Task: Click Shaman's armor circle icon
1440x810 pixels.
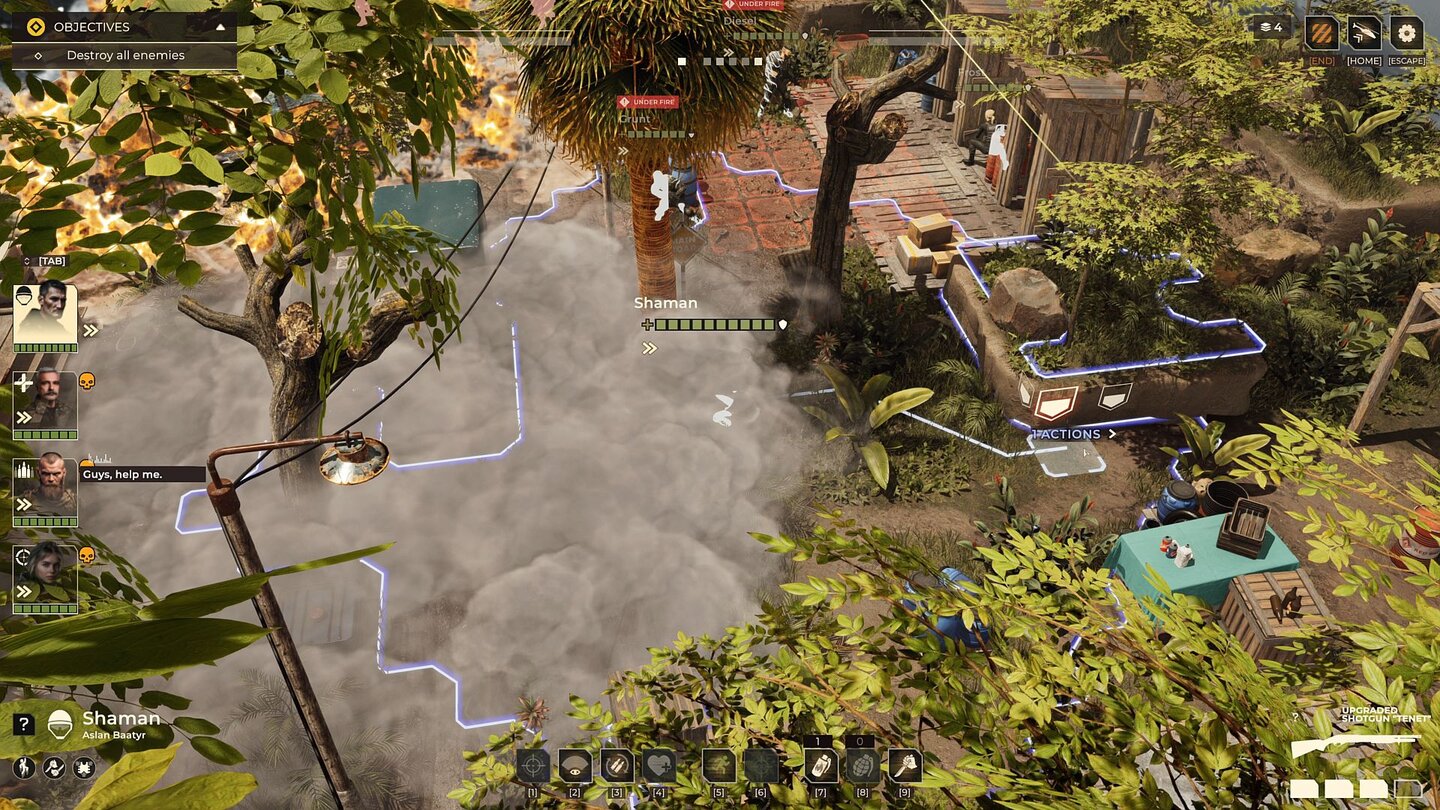Action: pyautogui.click(x=84, y=768)
